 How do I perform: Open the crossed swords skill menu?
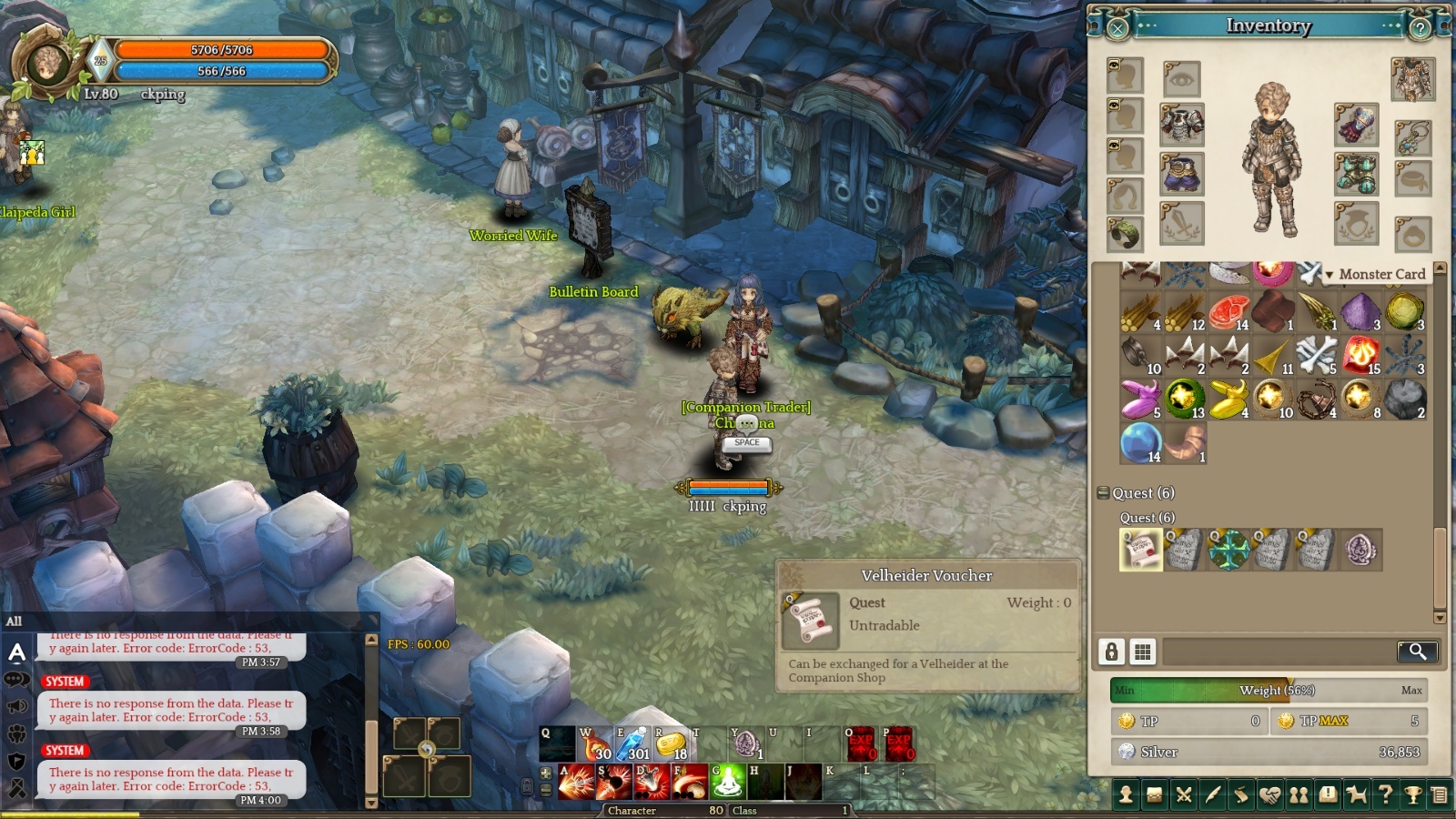(x=1184, y=795)
